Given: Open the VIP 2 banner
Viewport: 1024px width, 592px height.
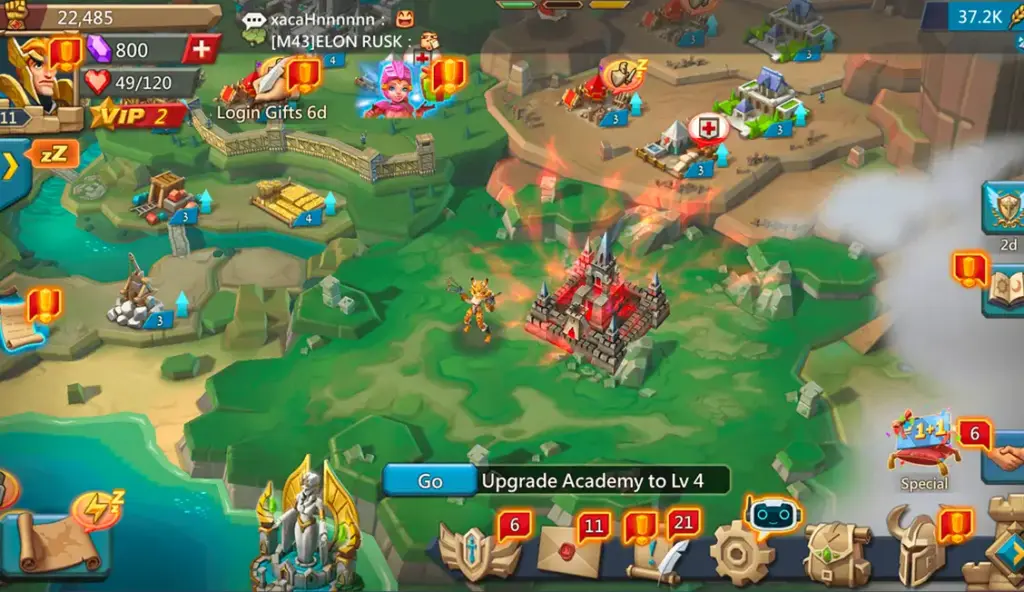Looking at the screenshot, I should click(140, 115).
